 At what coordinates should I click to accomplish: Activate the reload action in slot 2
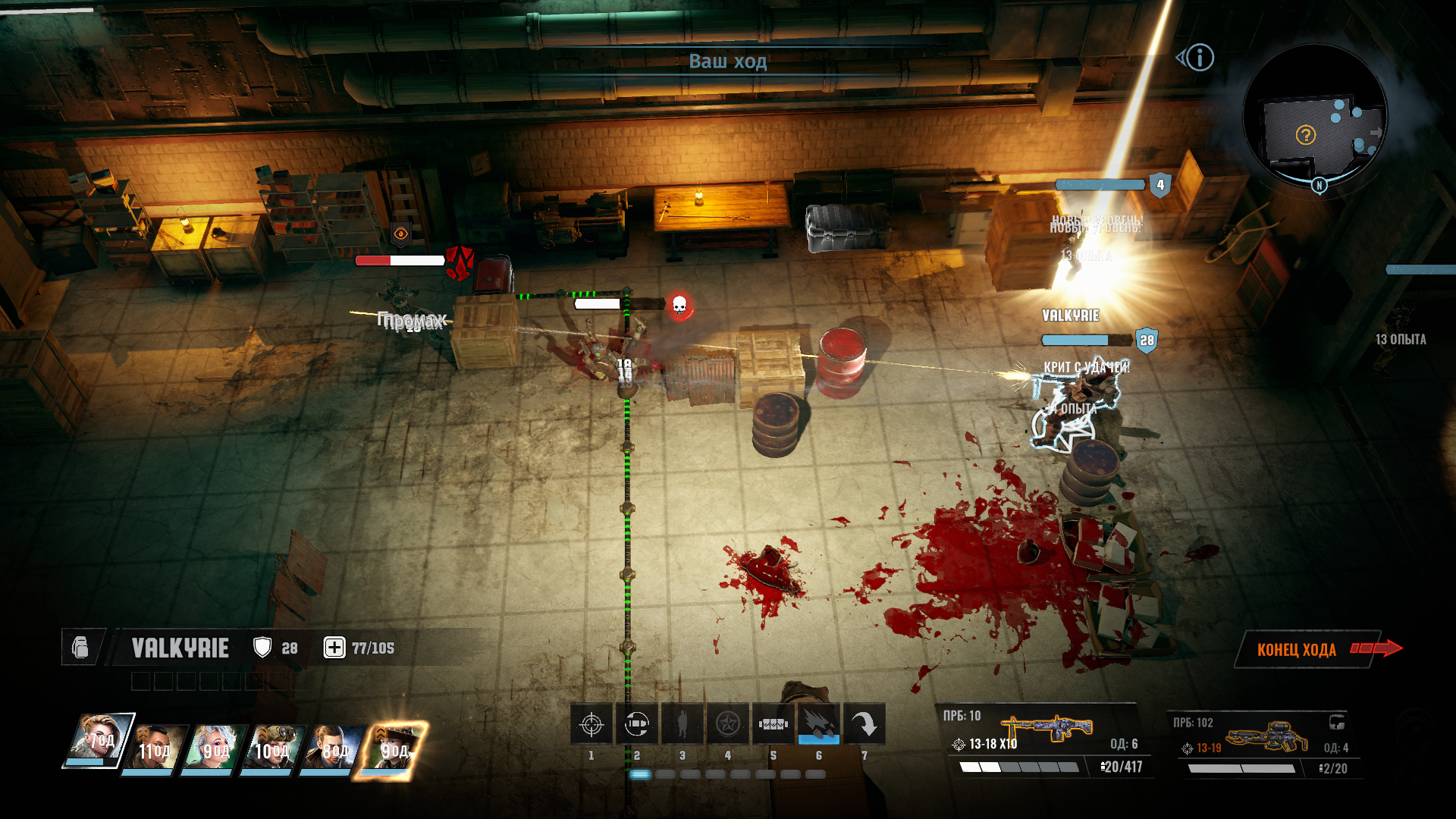point(637,725)
